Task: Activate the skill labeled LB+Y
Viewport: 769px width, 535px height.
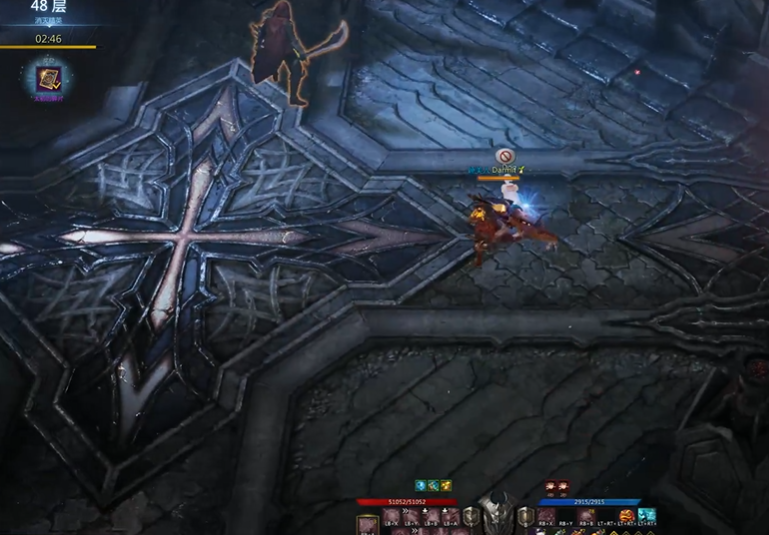Action: pos(411,516)
